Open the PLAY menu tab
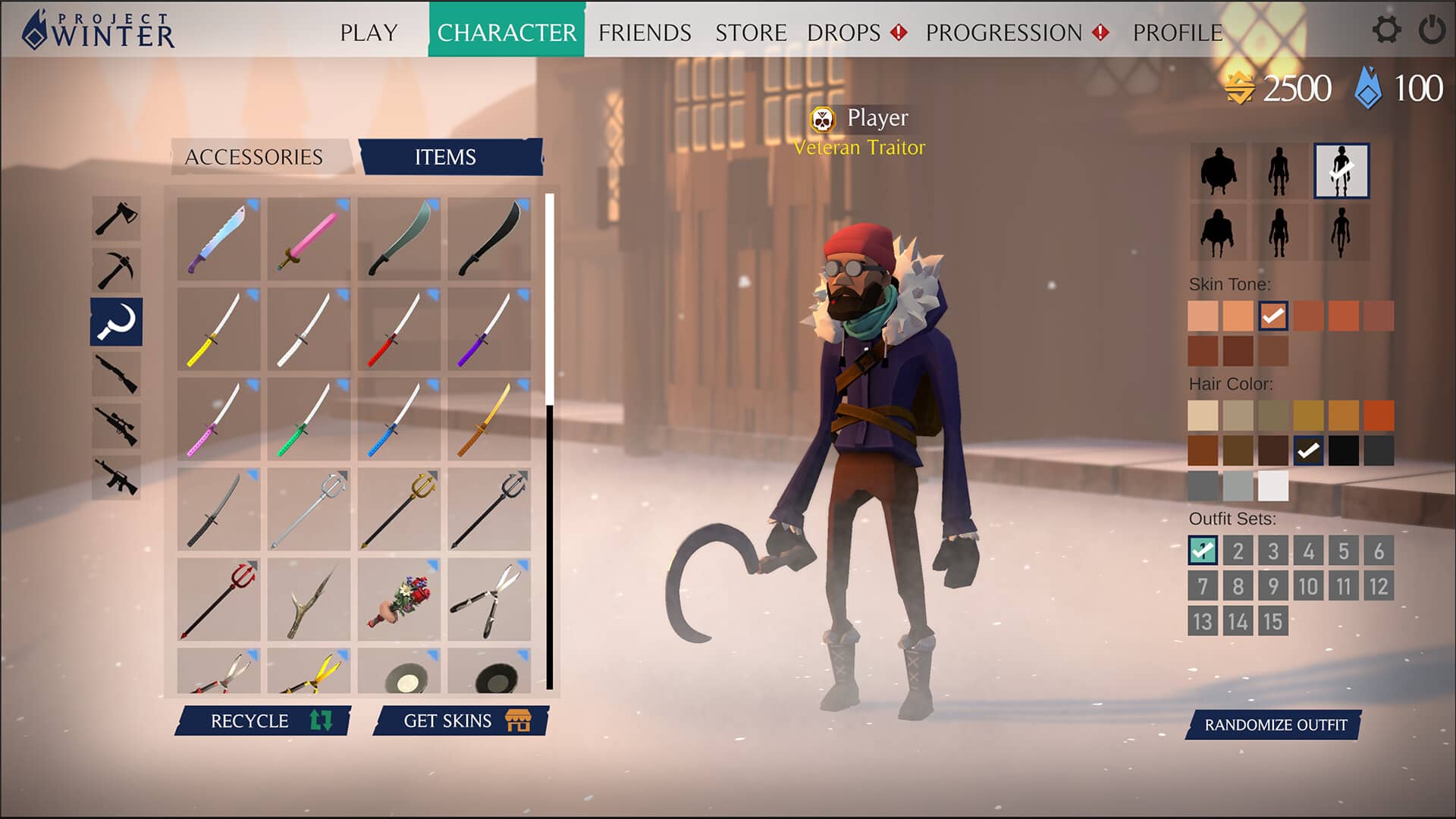1456x819 pixels. pos(369,33)
